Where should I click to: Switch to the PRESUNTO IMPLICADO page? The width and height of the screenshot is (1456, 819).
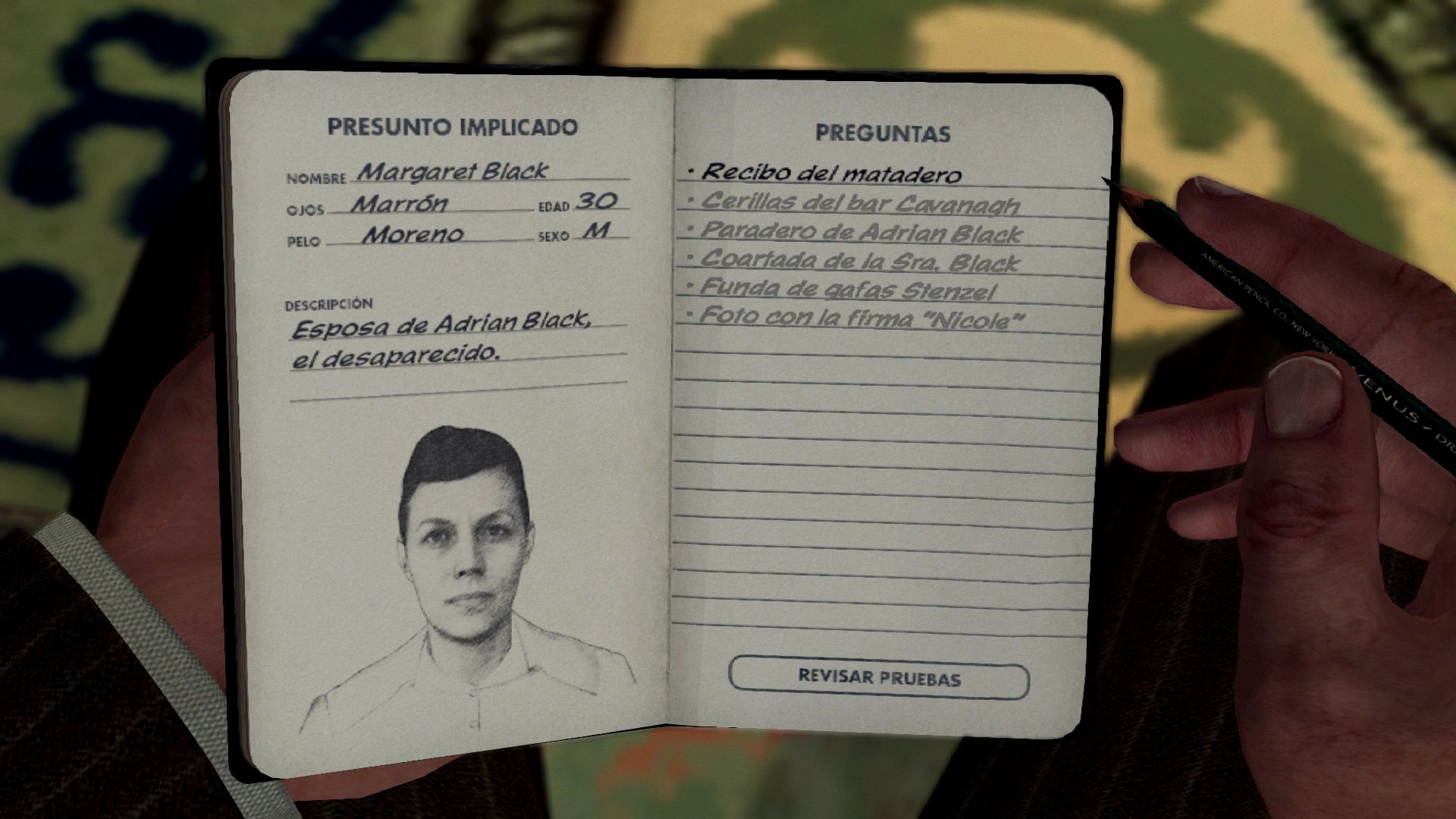pos(453,127)
